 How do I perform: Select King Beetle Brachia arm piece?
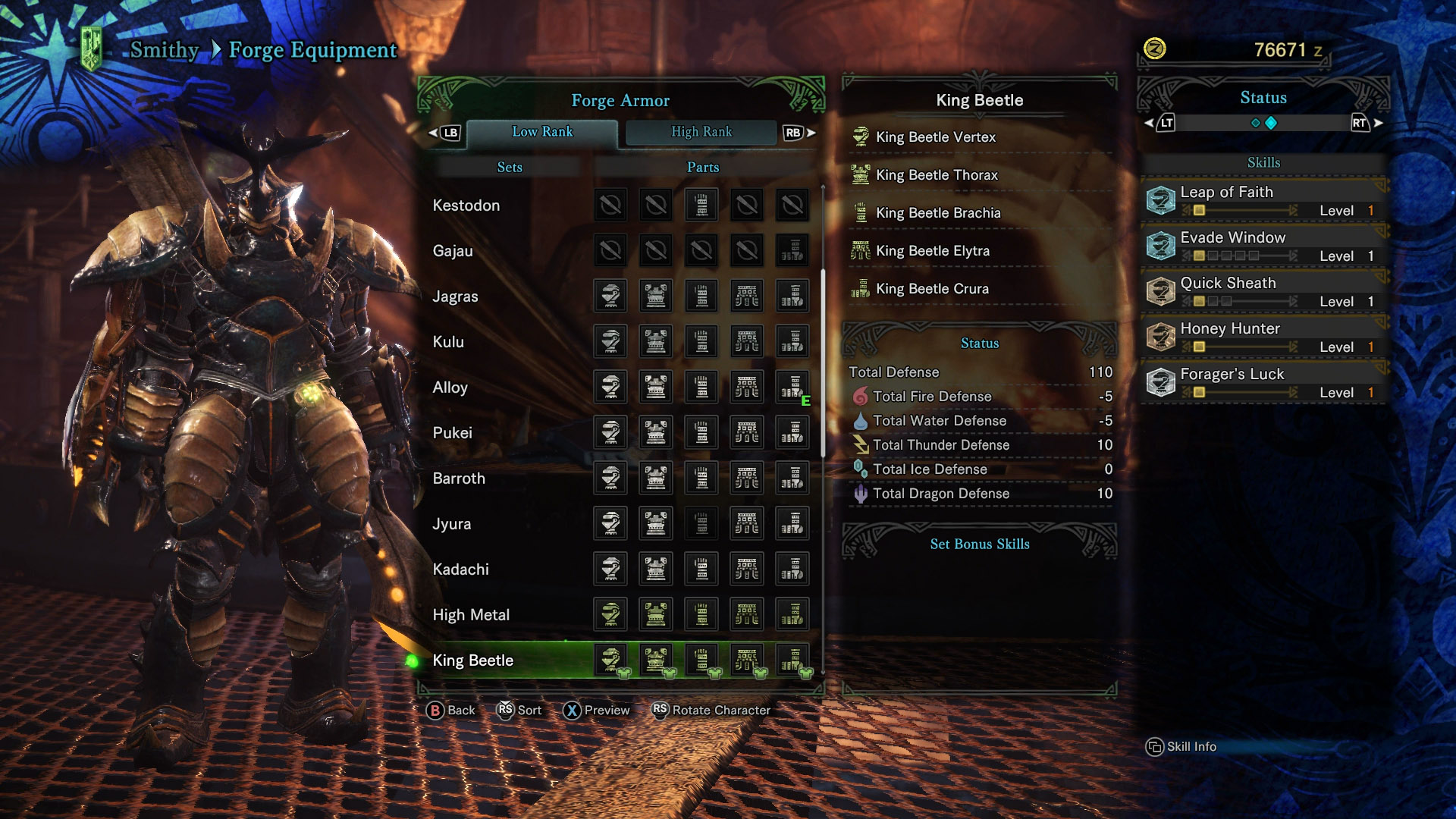coord(938,213)
